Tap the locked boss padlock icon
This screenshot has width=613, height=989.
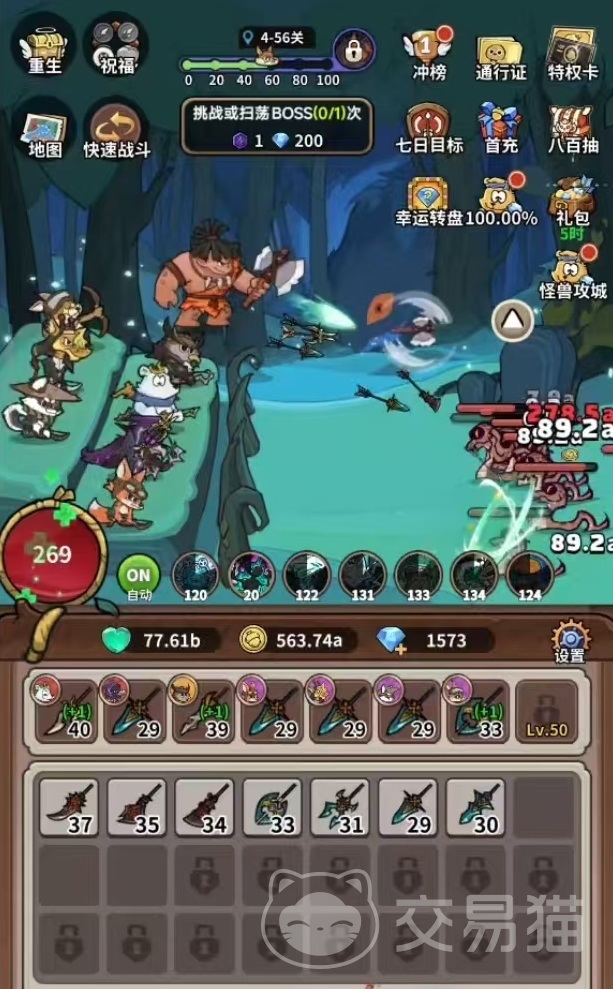[x=354, y=48]
